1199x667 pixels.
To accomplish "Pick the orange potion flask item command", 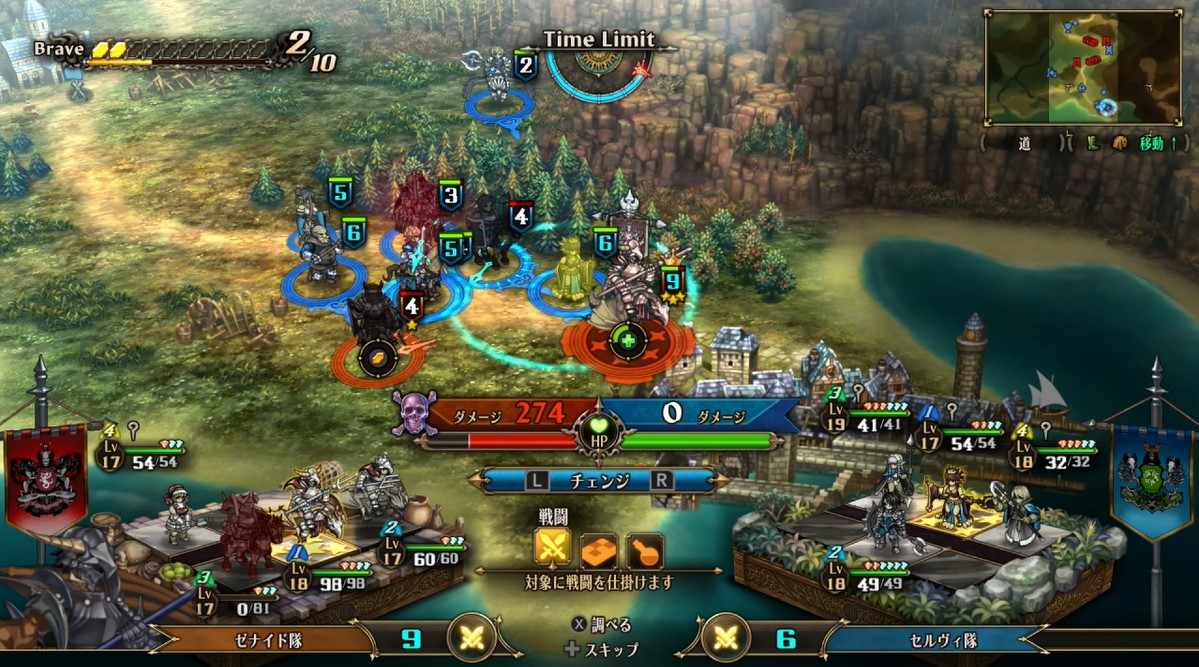I will (645, 548).
